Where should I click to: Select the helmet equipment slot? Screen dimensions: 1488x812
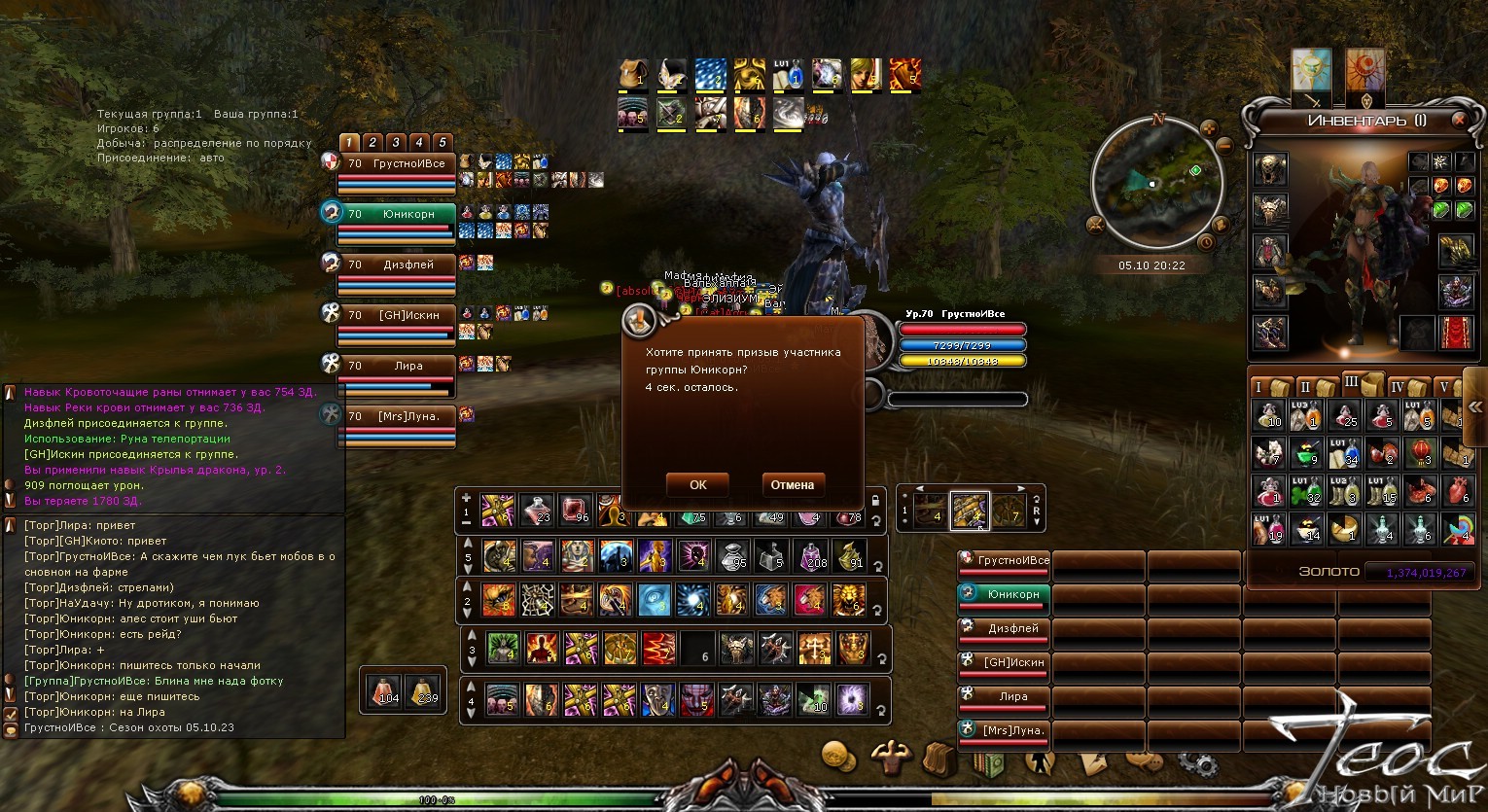(1270, 169)
